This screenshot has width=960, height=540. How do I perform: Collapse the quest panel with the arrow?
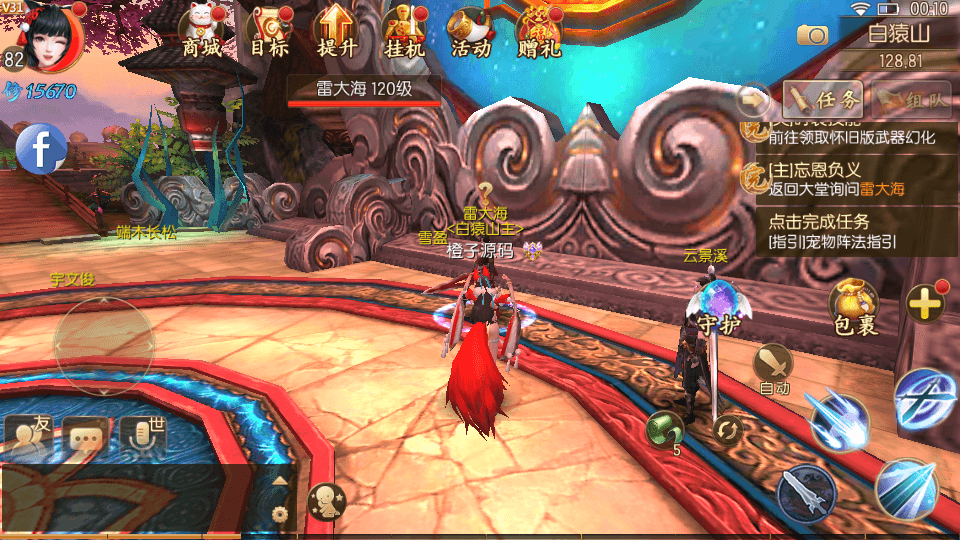753,99
